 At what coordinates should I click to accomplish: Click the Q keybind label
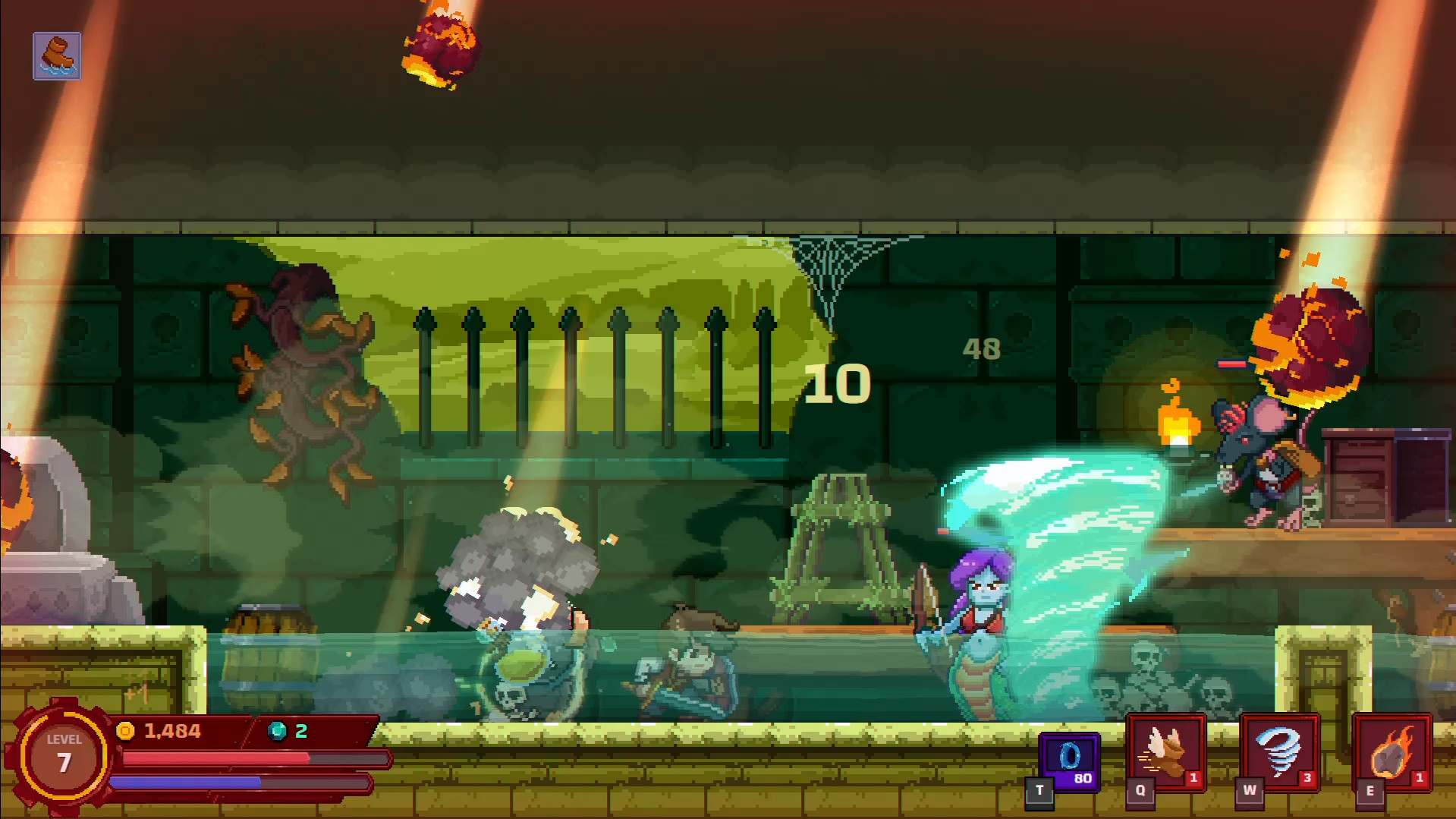pos(1143,789)
